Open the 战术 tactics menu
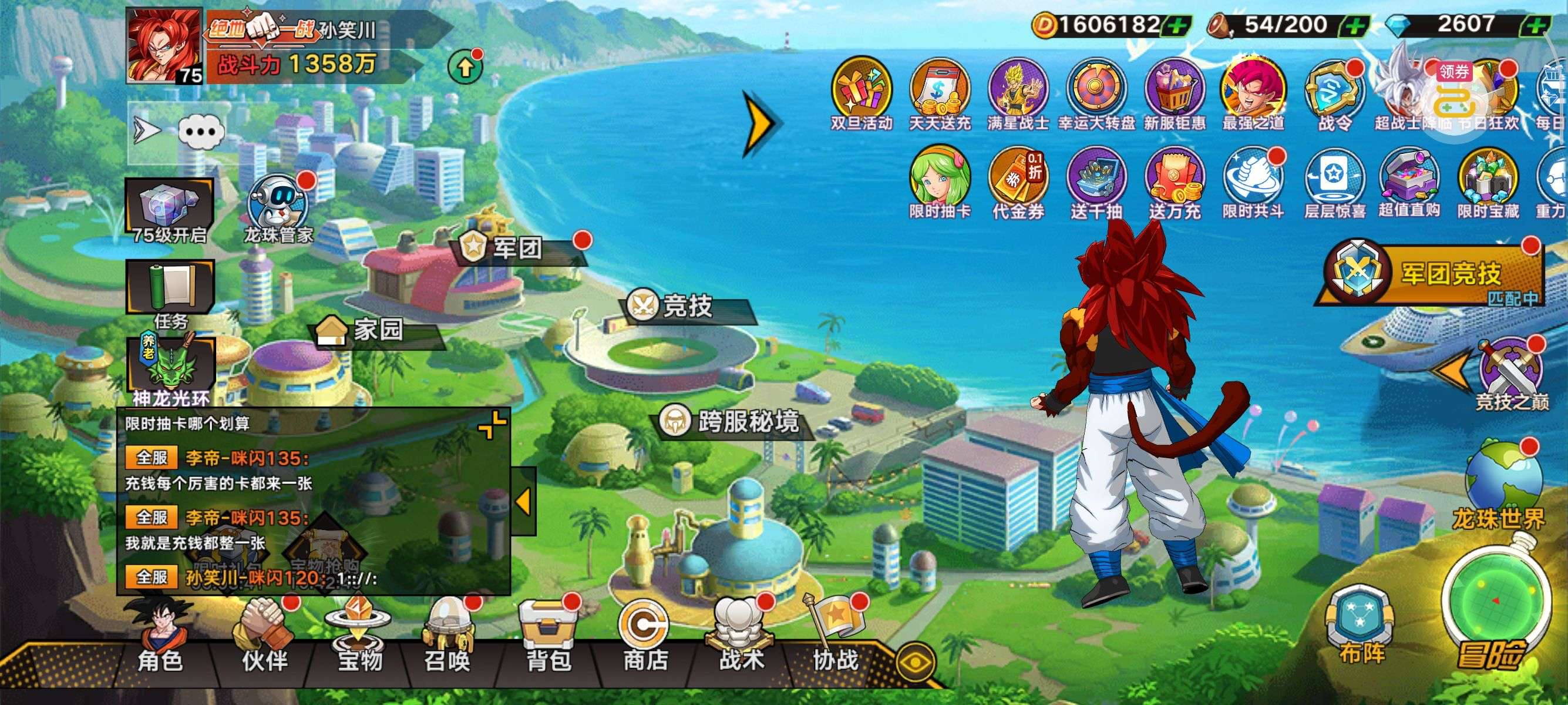The height and width of the screenshot is (705, 1568). (x=741, y=639)
